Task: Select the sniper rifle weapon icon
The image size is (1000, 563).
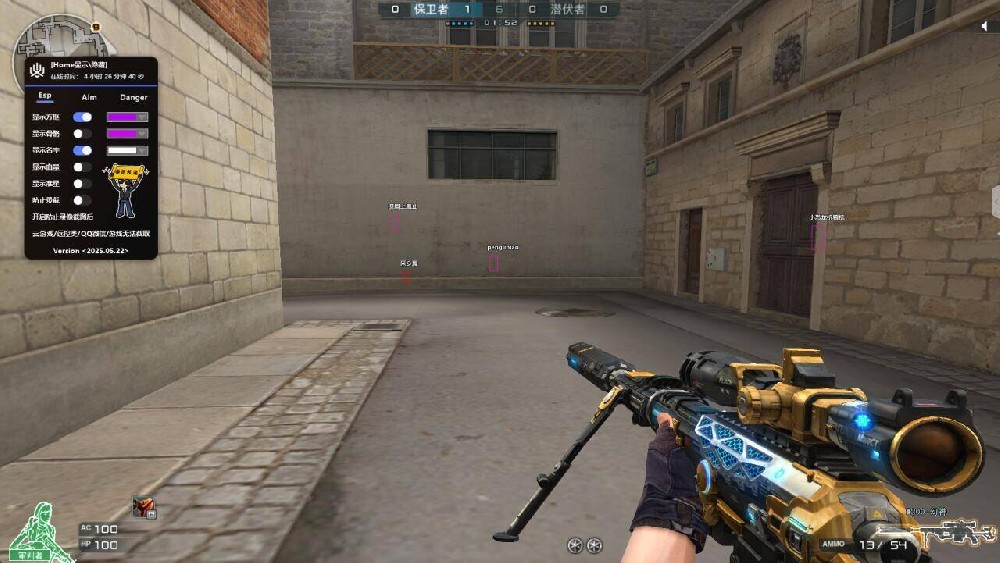Action: [x=948, y=533]
